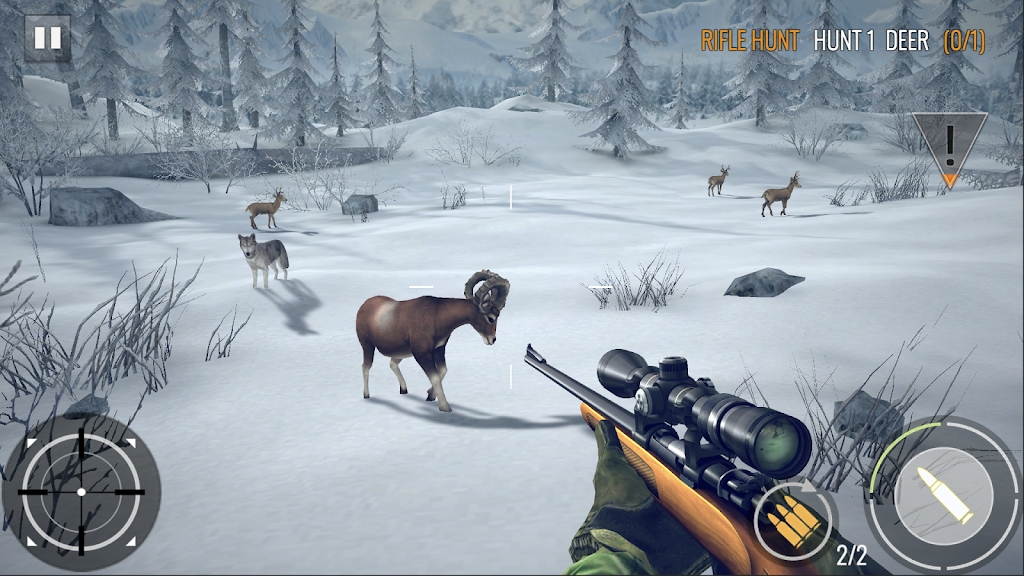This screenshot has height=576, width=1024.
Task: Open the triangular alert warning indicator
Action: (x=949, y=146)
